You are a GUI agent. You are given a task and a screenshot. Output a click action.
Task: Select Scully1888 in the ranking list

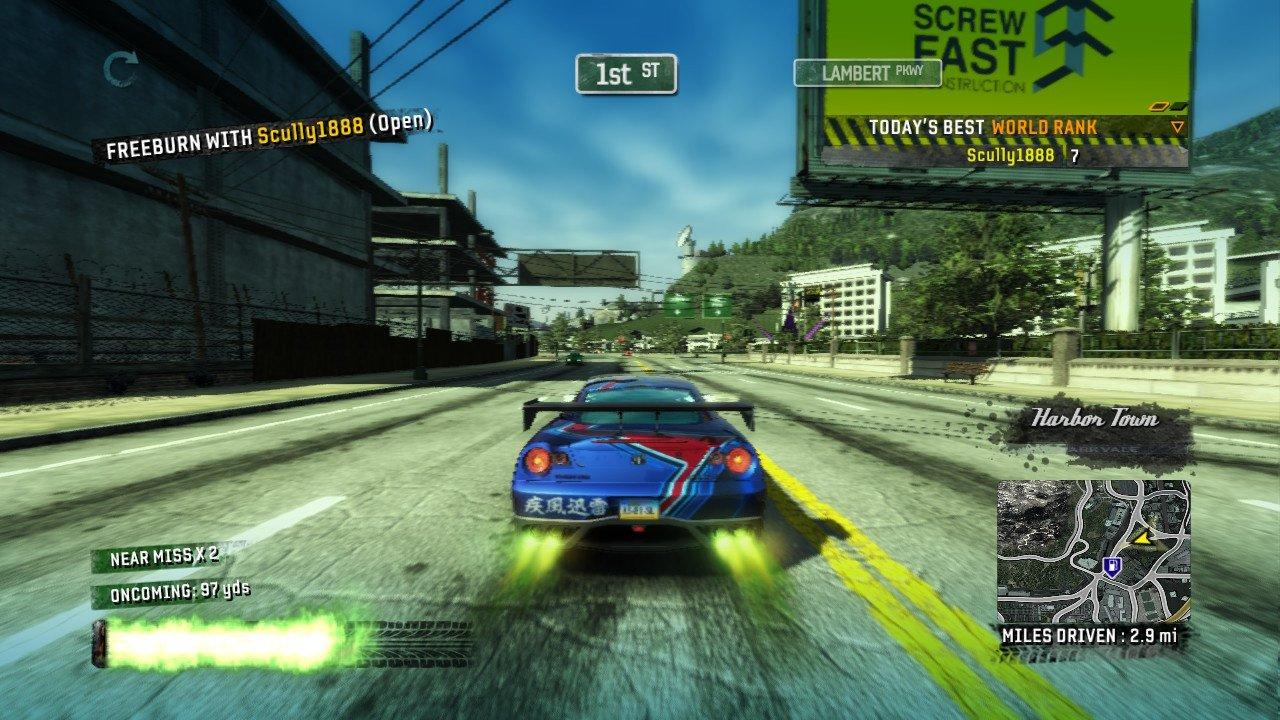[1010, 155]
